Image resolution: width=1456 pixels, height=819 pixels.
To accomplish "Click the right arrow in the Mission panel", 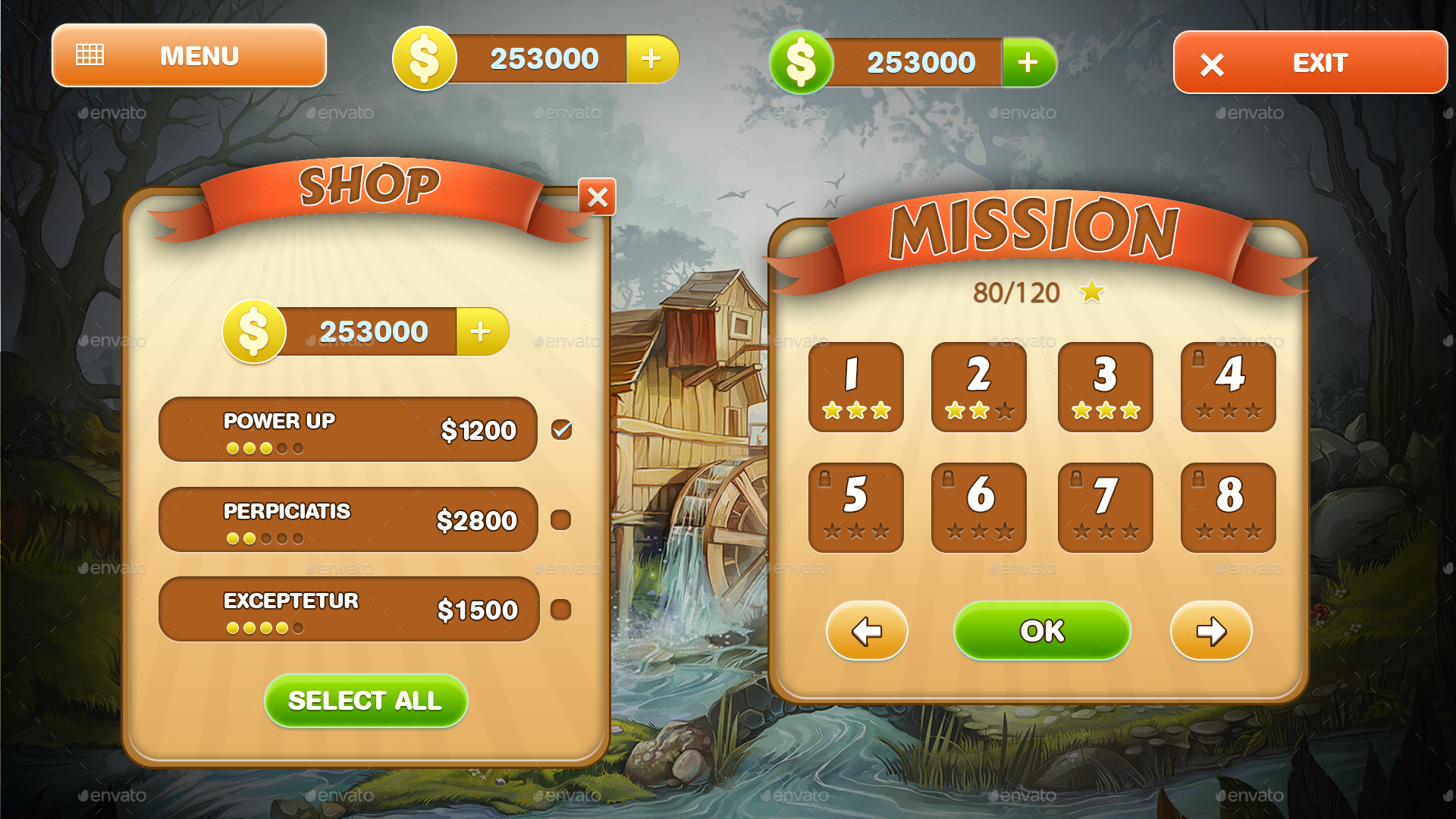I will click(x=1210, y=631).
